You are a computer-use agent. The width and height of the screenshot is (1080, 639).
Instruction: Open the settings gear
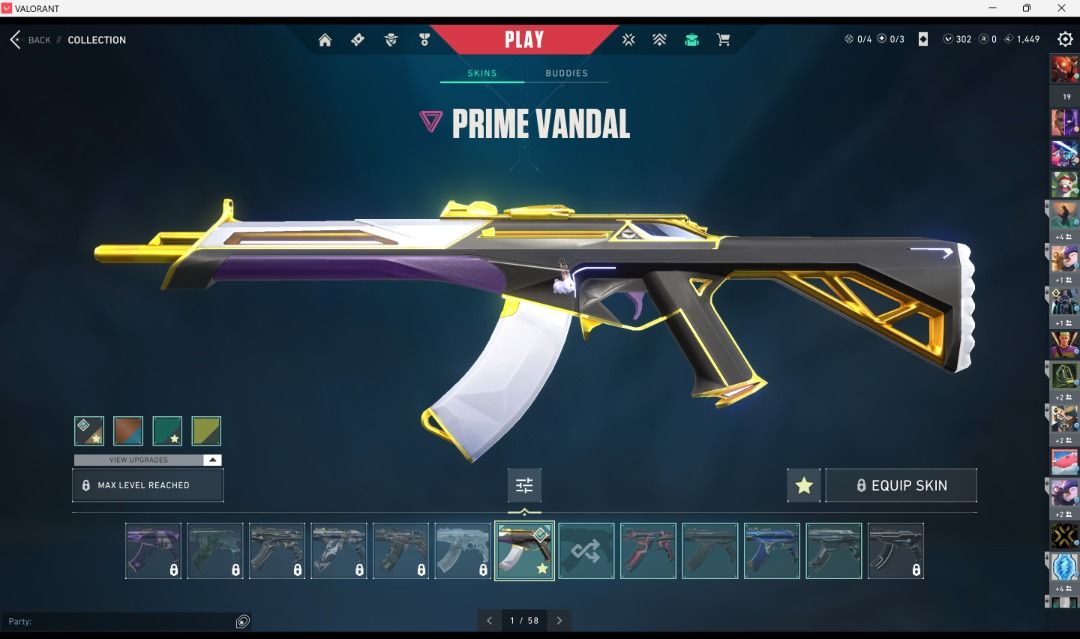click(1065, 39)
